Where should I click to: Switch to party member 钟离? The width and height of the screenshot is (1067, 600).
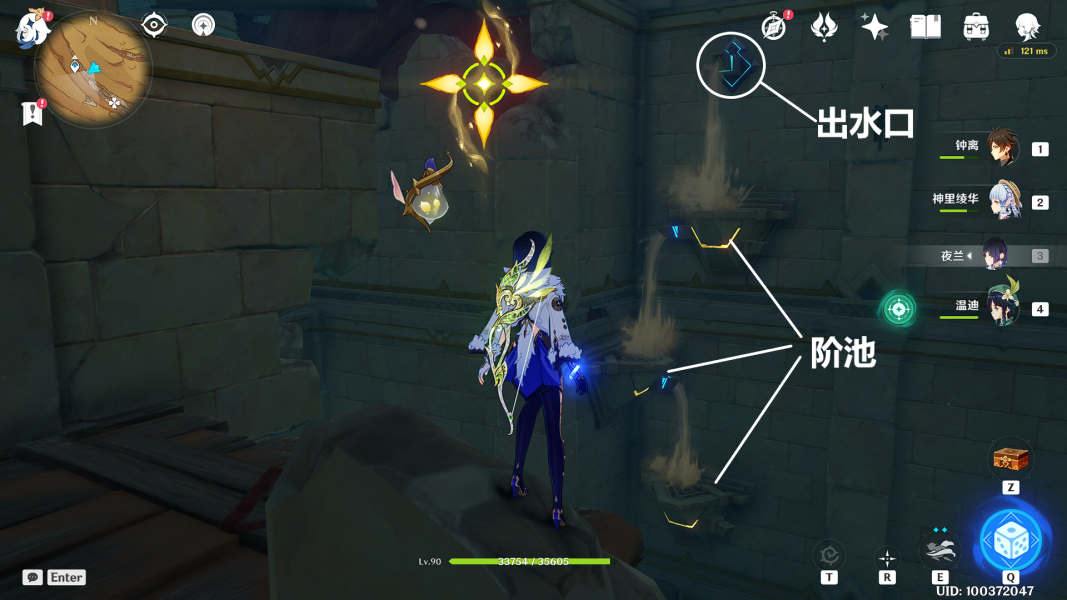click(x=1001, y=148)
